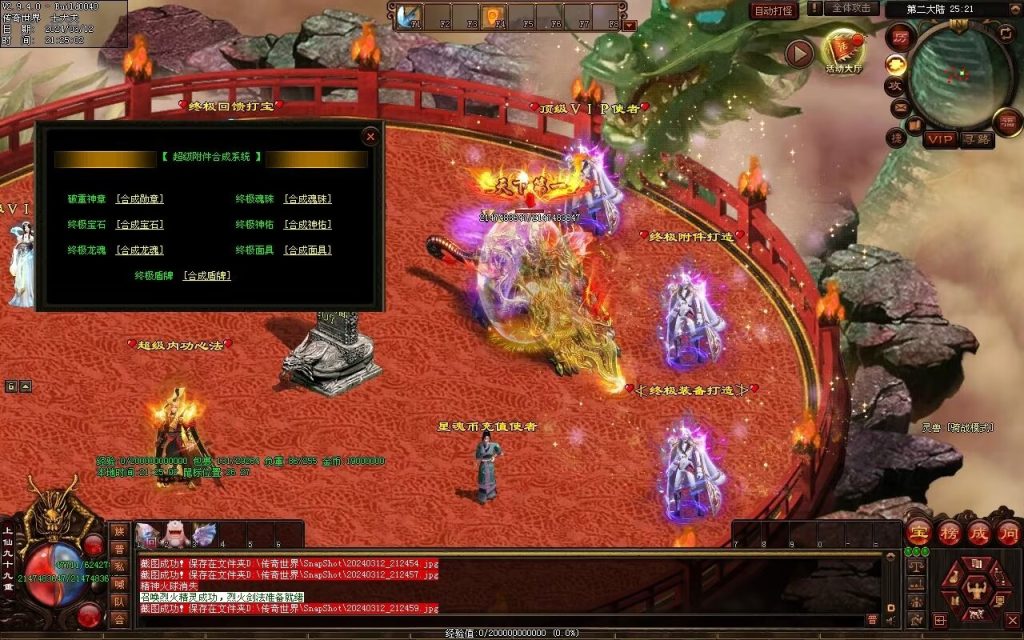Toggle the 自动打怪 auto-fight button
Image resolution: width=1024 pixels, height=640 pixels.
pos(774,10)
